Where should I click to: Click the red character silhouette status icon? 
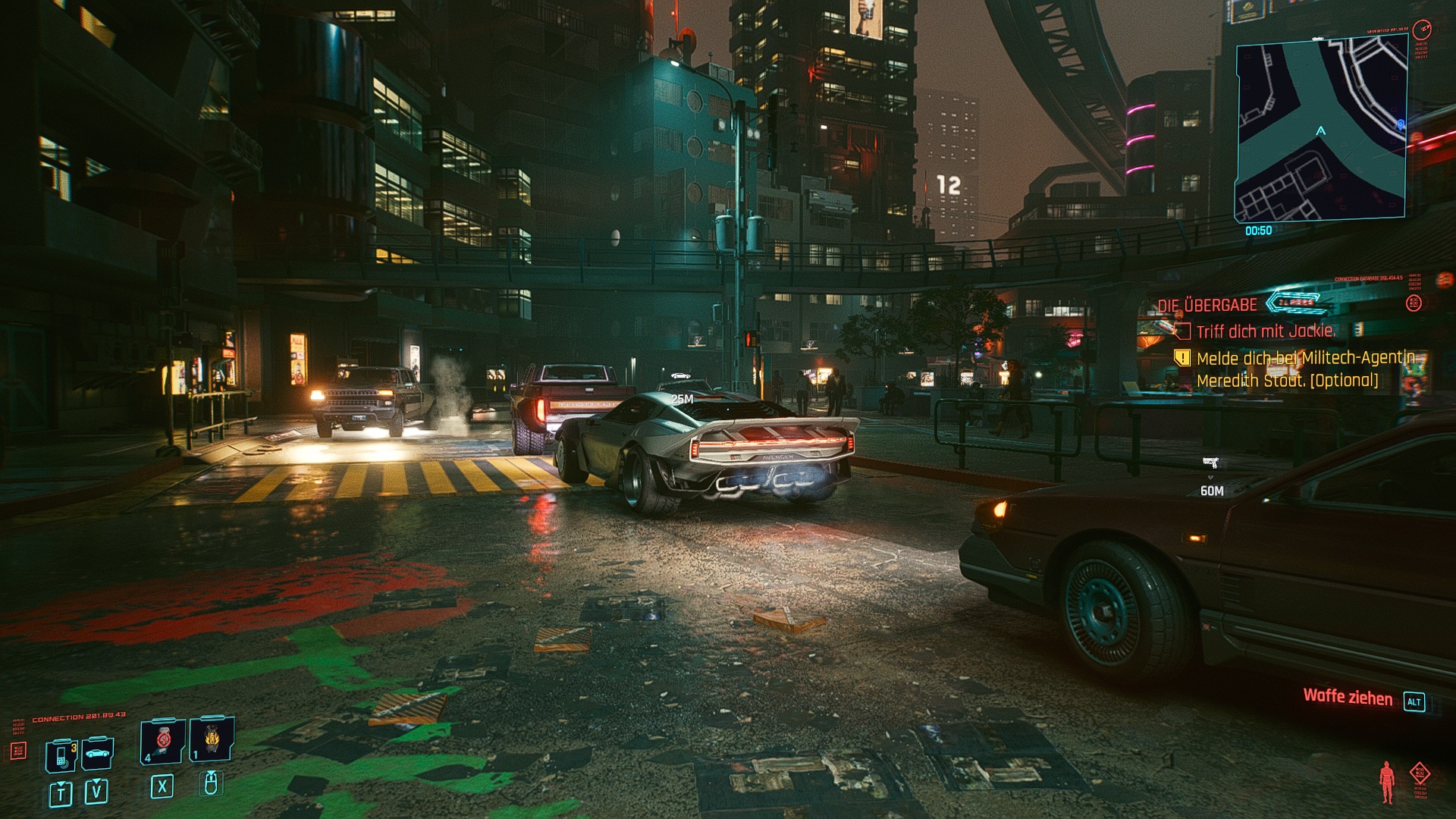point(1386,783)
